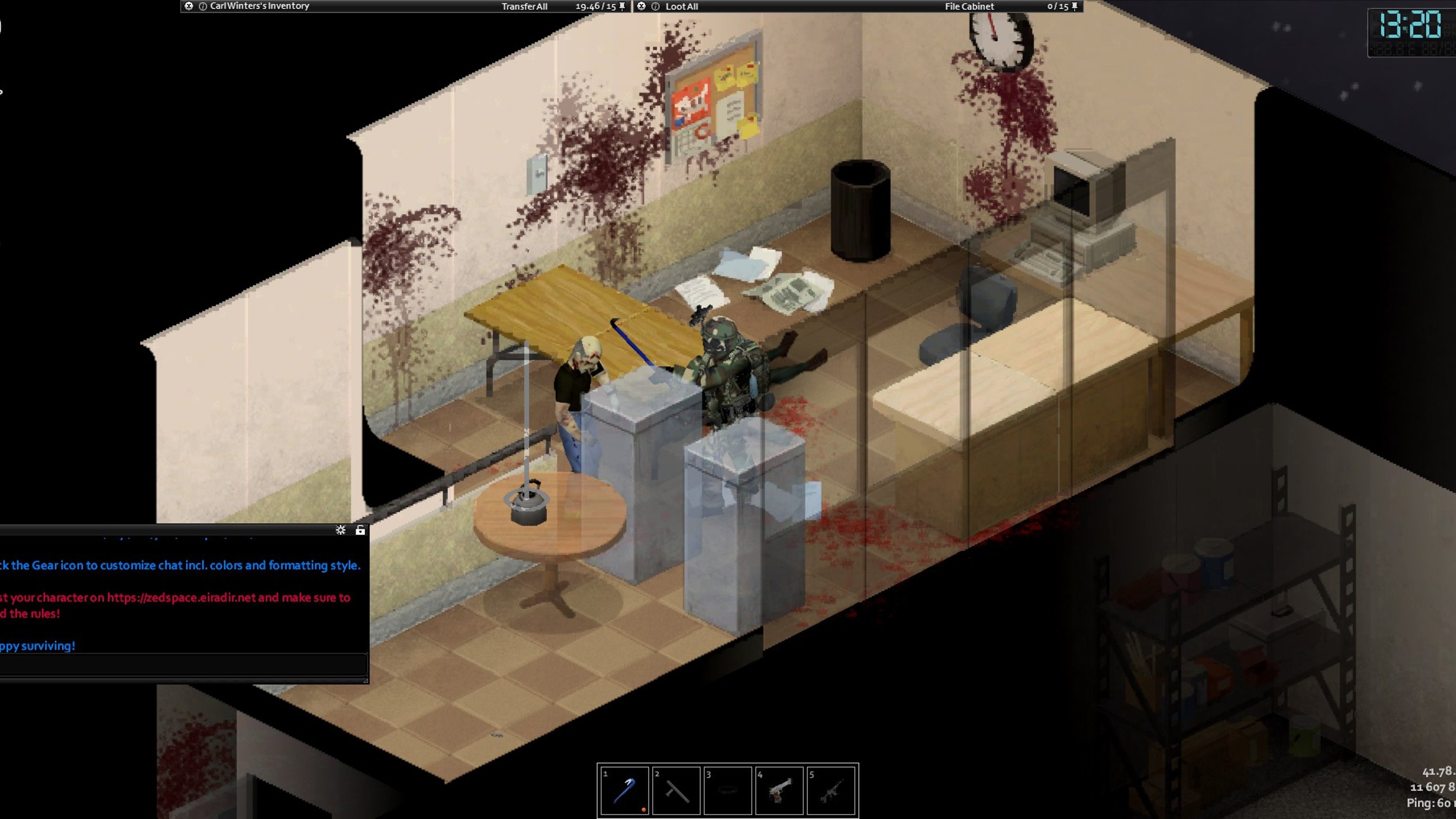This screenshot has height=819, width=1456.
Task: Choose the pistol in hotbar slot 4
Action: (780, 790)
